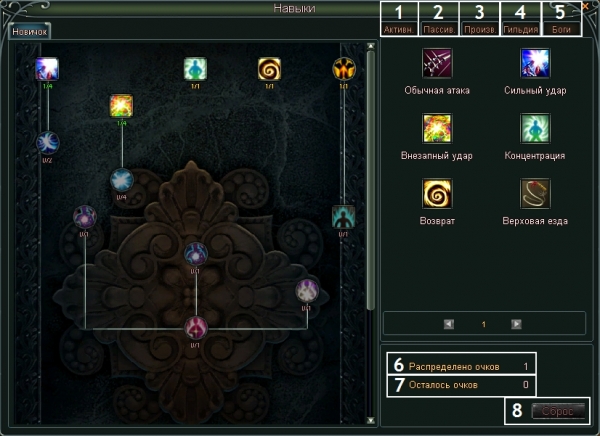Click the Сброс reset button
This screenshot has width=600, height=436.
(x=558, y=410)
